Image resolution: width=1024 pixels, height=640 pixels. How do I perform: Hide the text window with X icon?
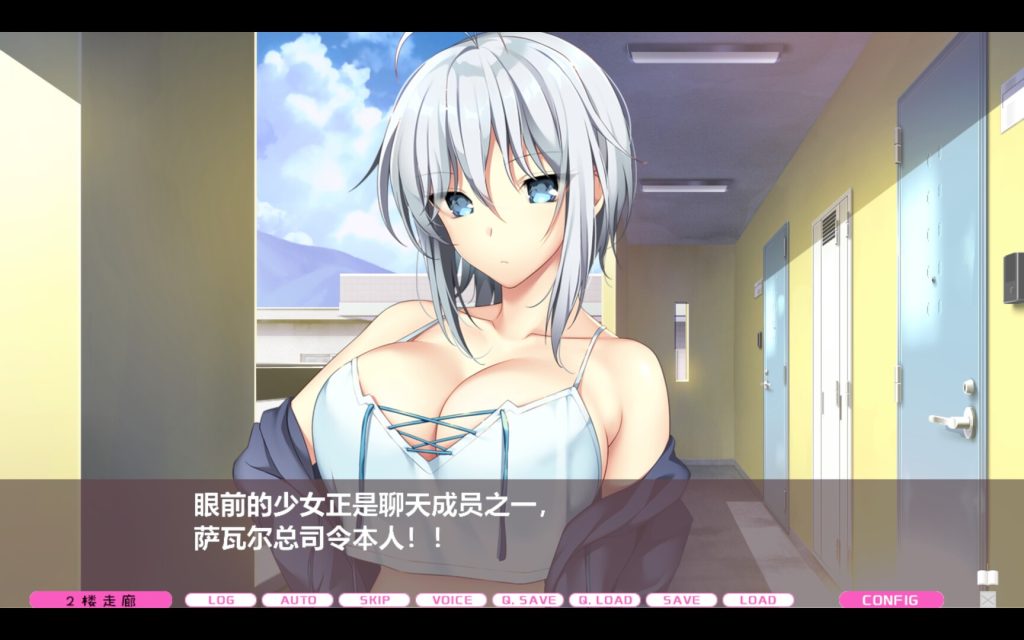click(988, 599)
